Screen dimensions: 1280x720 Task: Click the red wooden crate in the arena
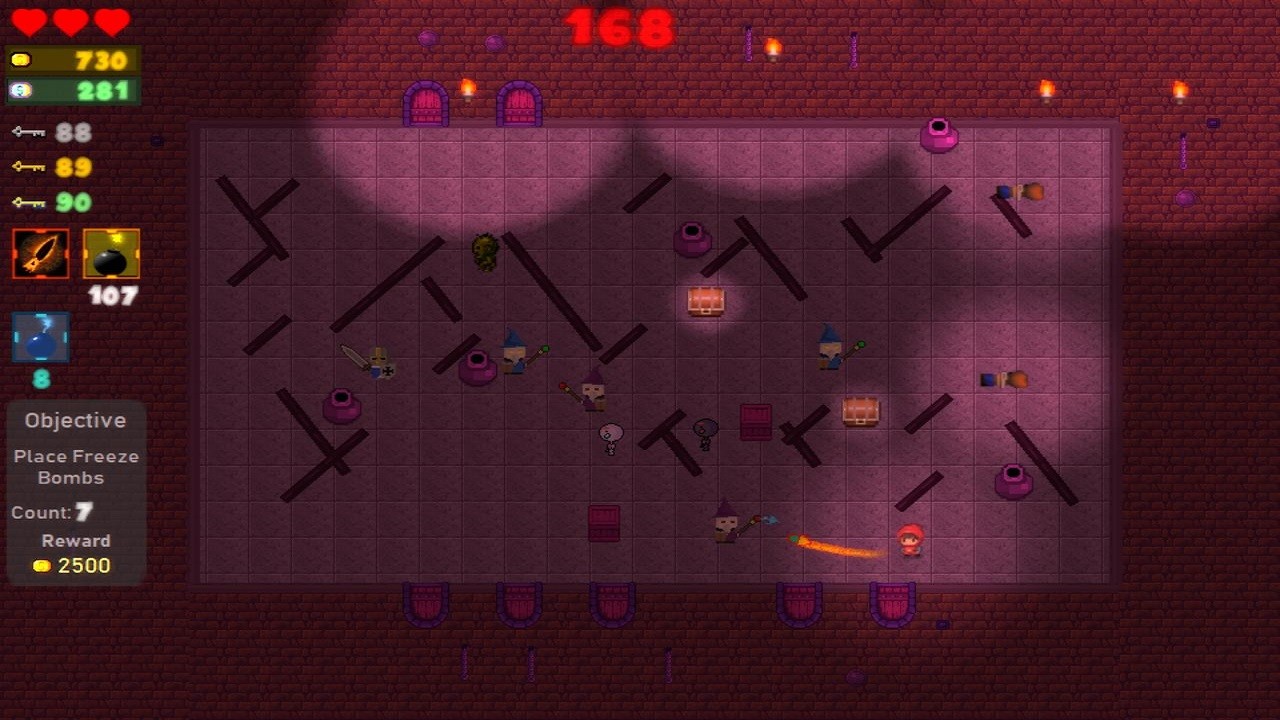point(755,421)
